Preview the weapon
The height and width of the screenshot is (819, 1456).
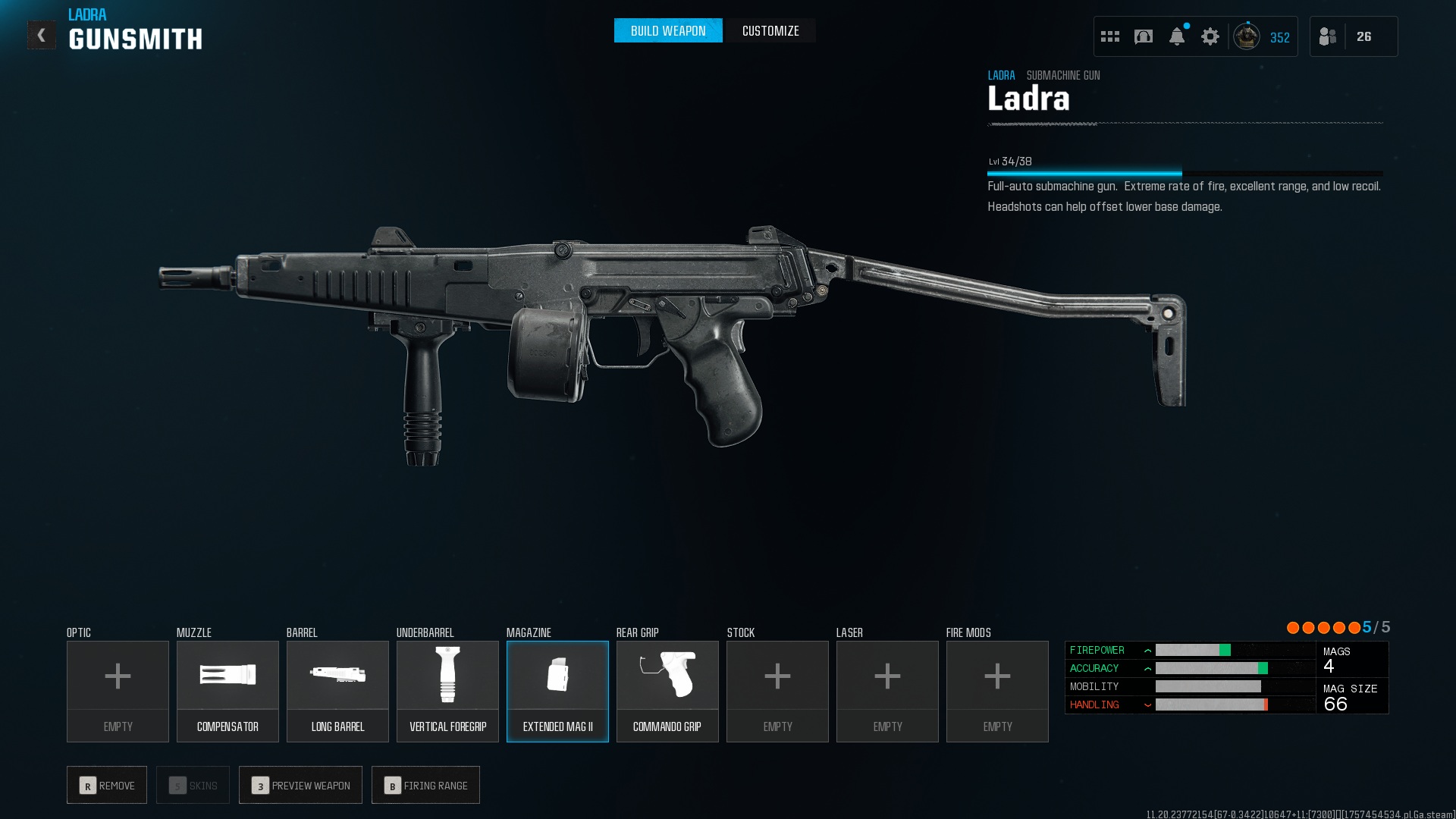(300, 785)
